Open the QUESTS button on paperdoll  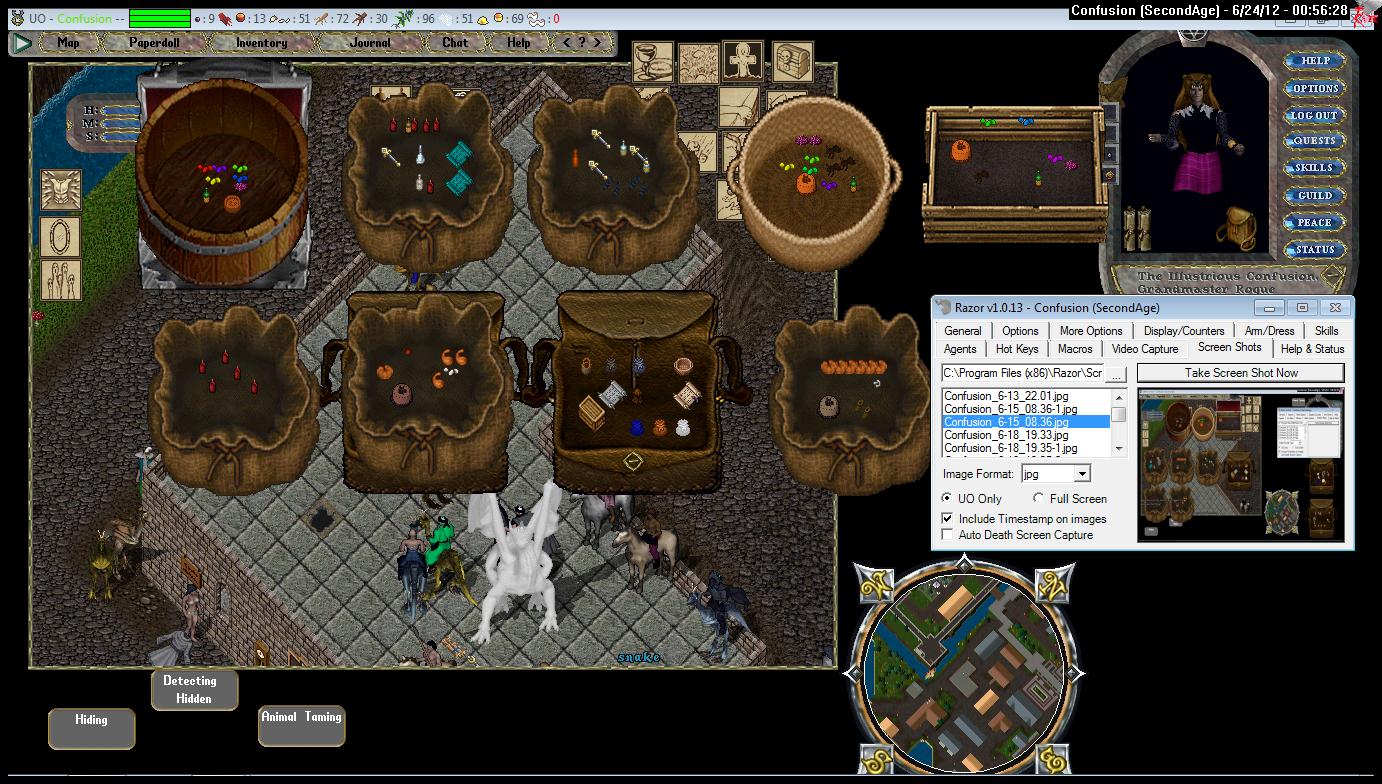[1315, 141]
